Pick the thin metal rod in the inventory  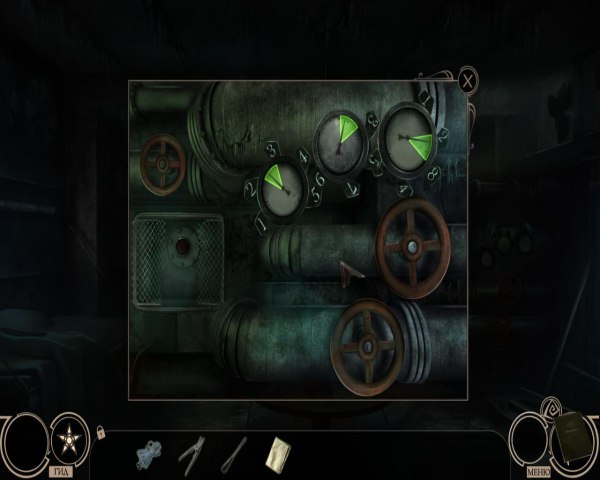coord(234,452)
